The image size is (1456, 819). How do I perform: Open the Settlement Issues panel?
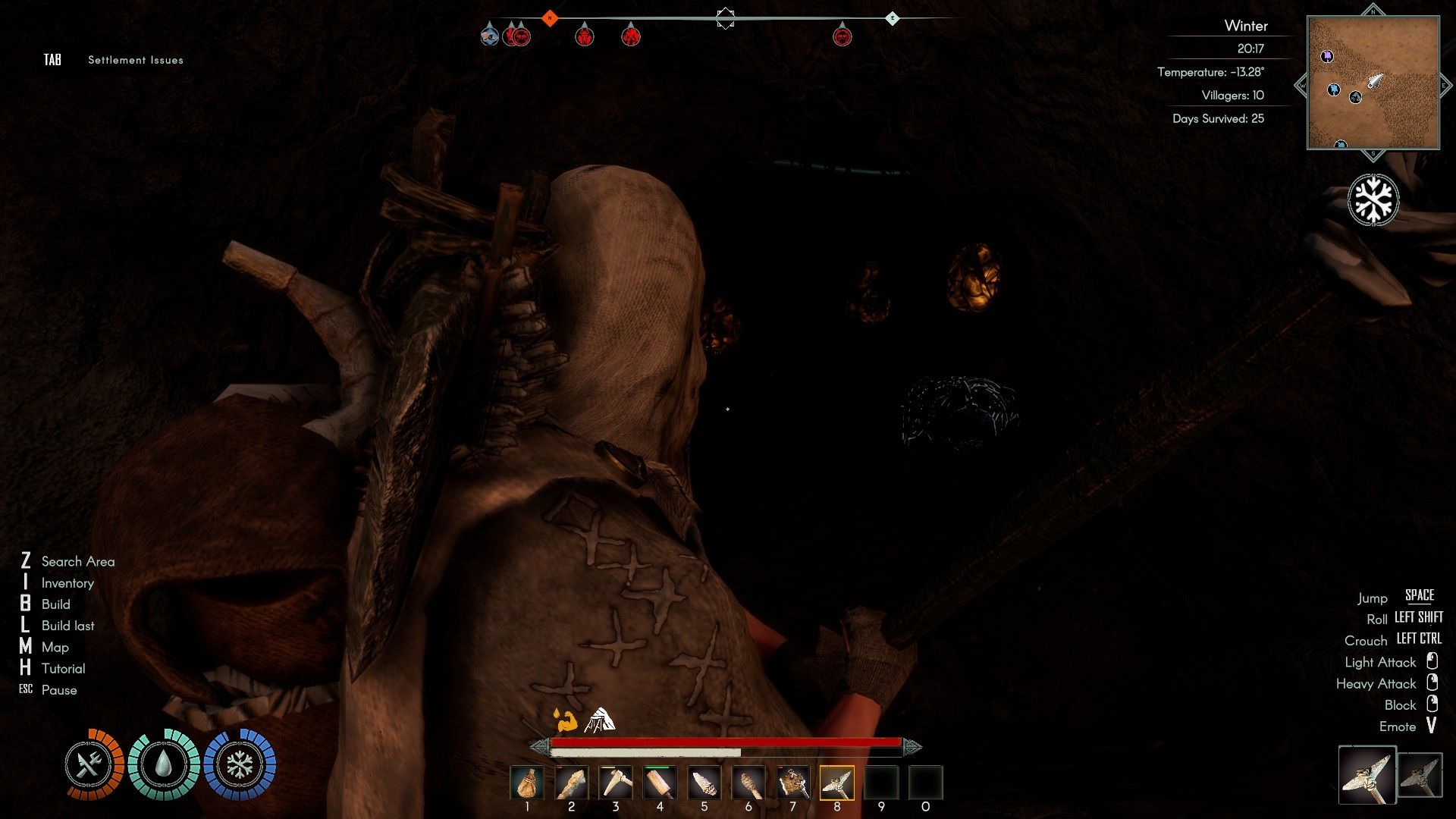point(134,59)
